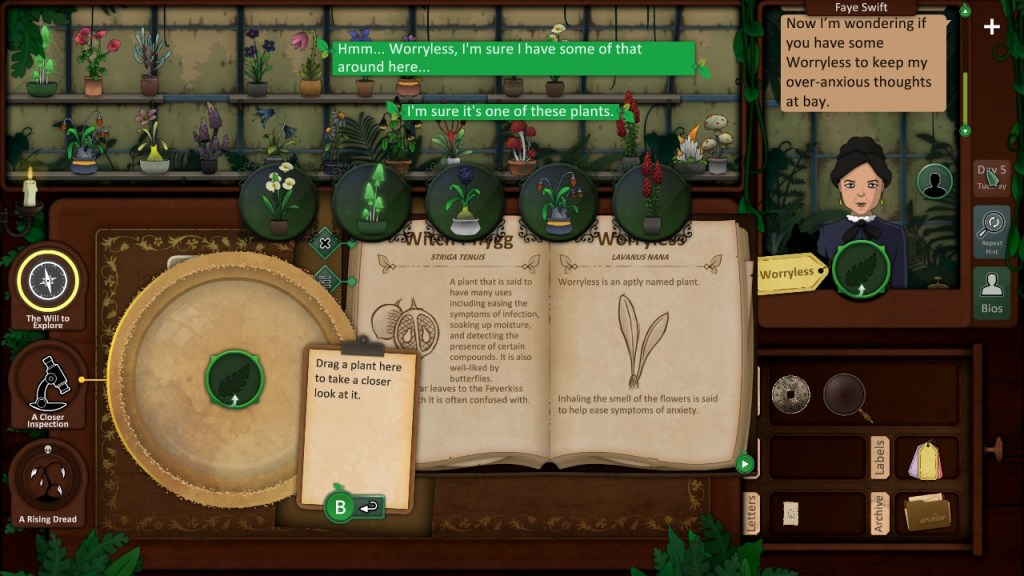Close the inspection tray with X diamond
1024x576 pixels.
[325, 242]
